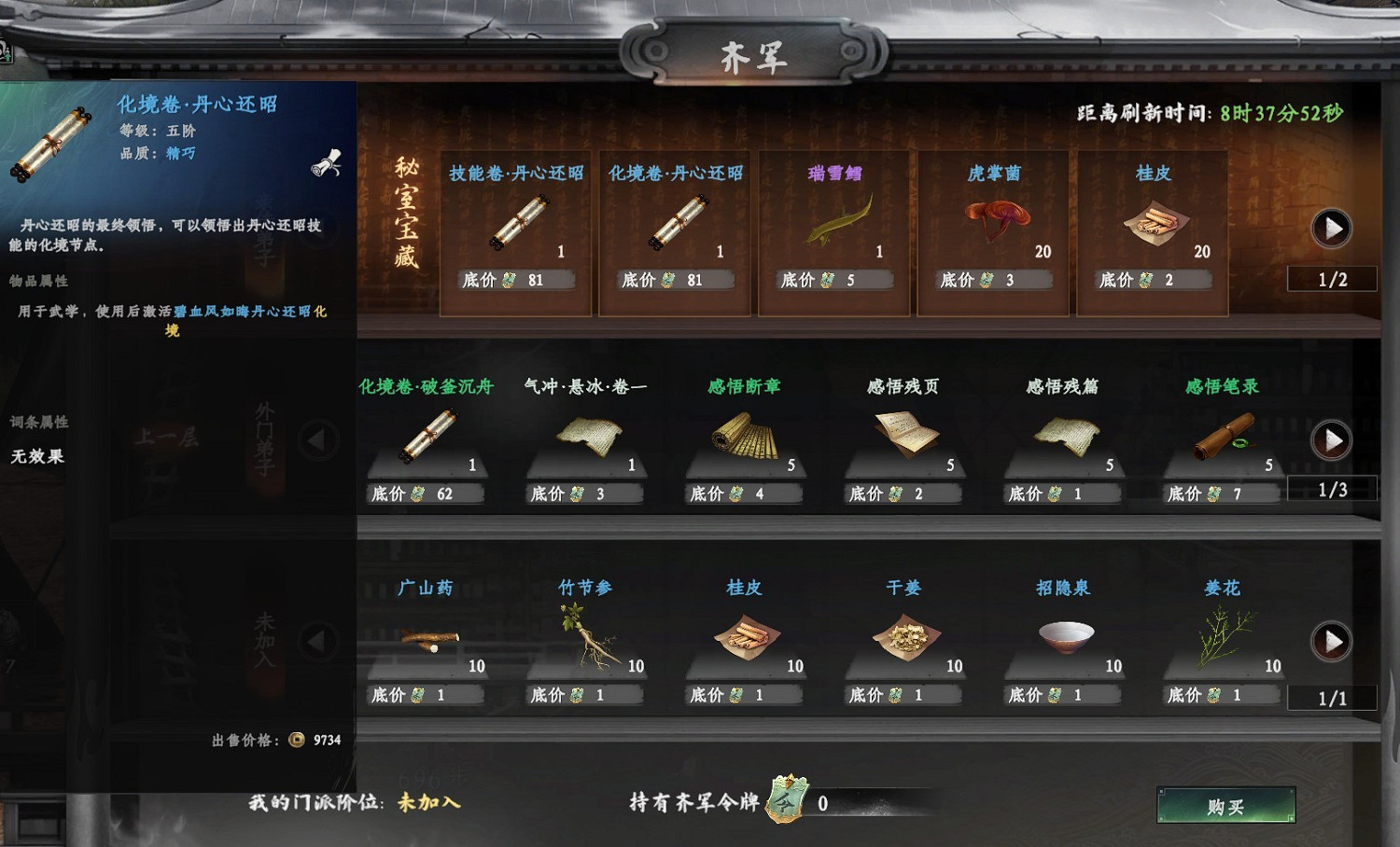The image size is (1400, 847).
Task: Select the 感悟断章 bamboo slips icon
Action: 742,437
